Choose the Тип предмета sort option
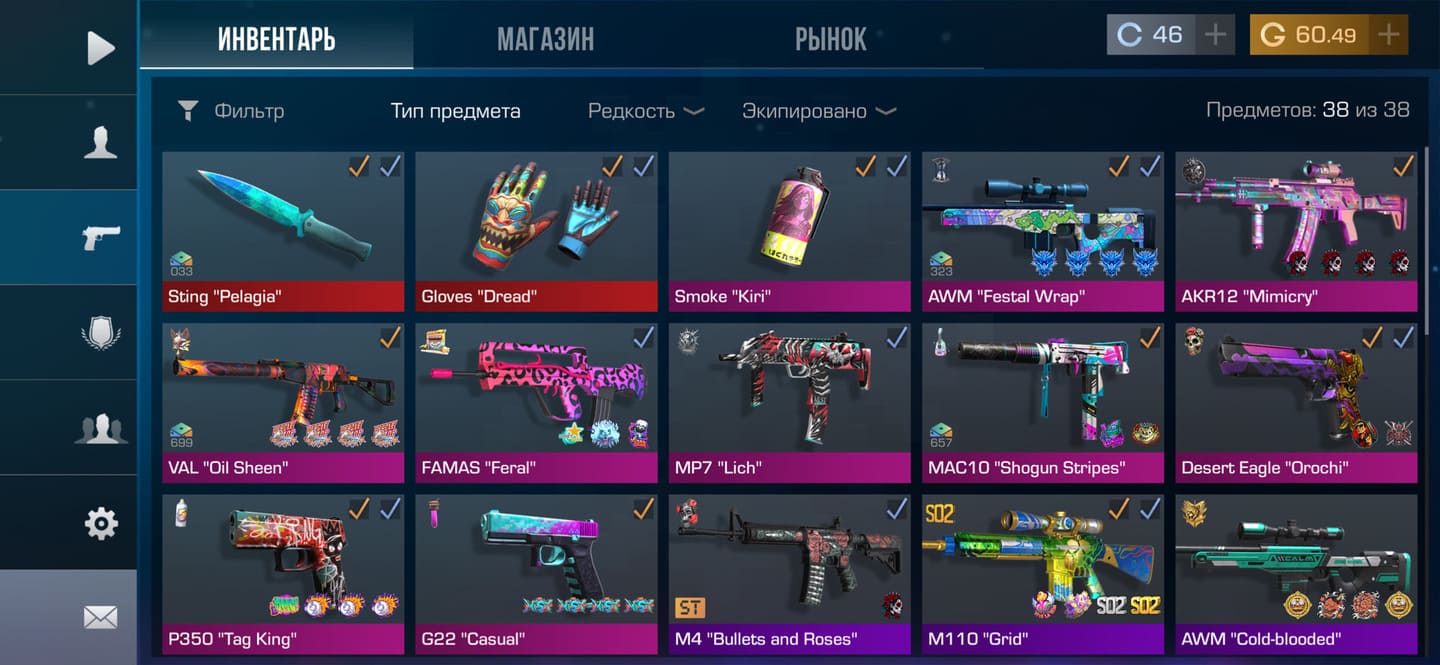Image resolution: width=1440 pixels, height=665 pixels. (455, 111)
